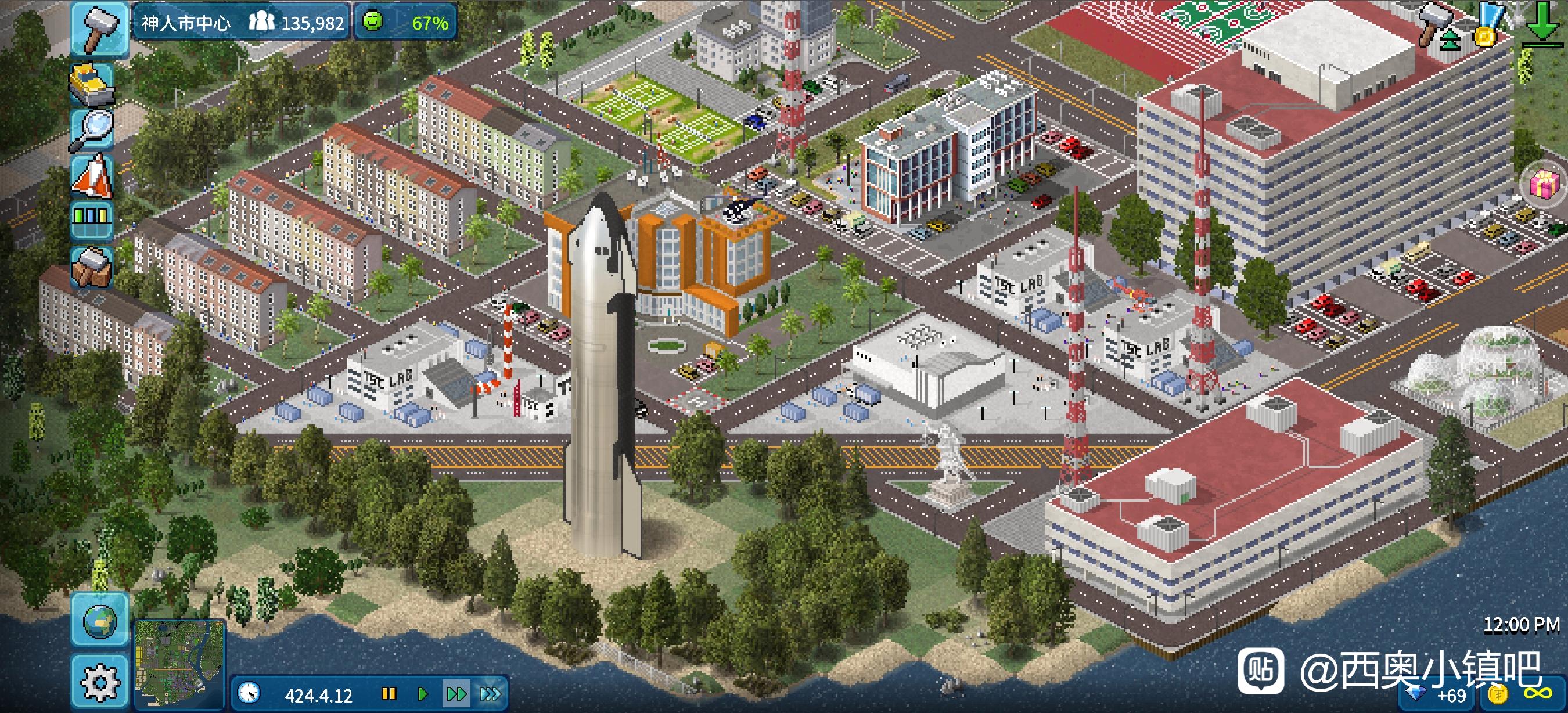Open the city name and population panel

coord(241,23)
